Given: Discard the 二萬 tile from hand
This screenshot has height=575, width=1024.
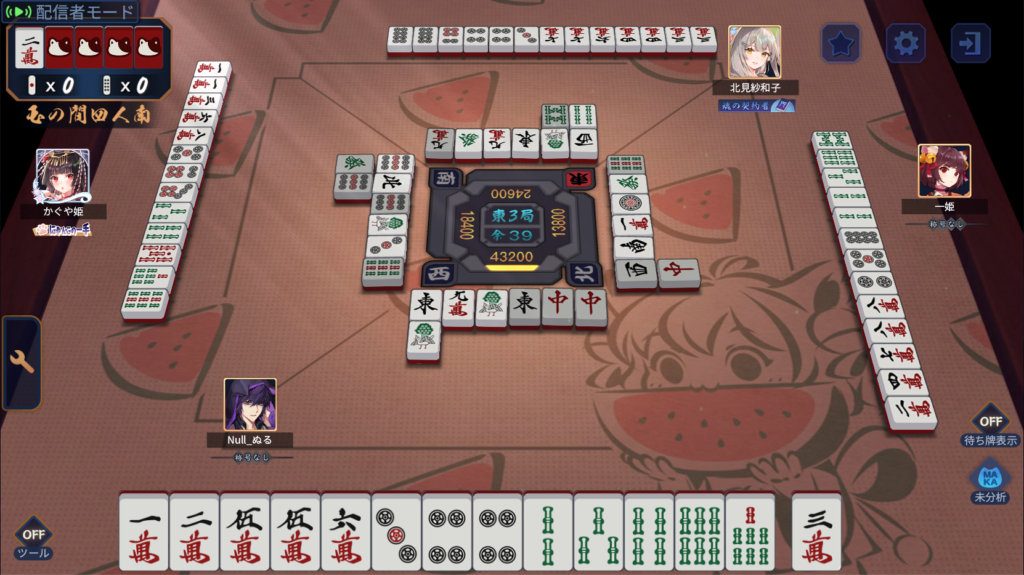Looking at the screenshot, I should (194, 532).
